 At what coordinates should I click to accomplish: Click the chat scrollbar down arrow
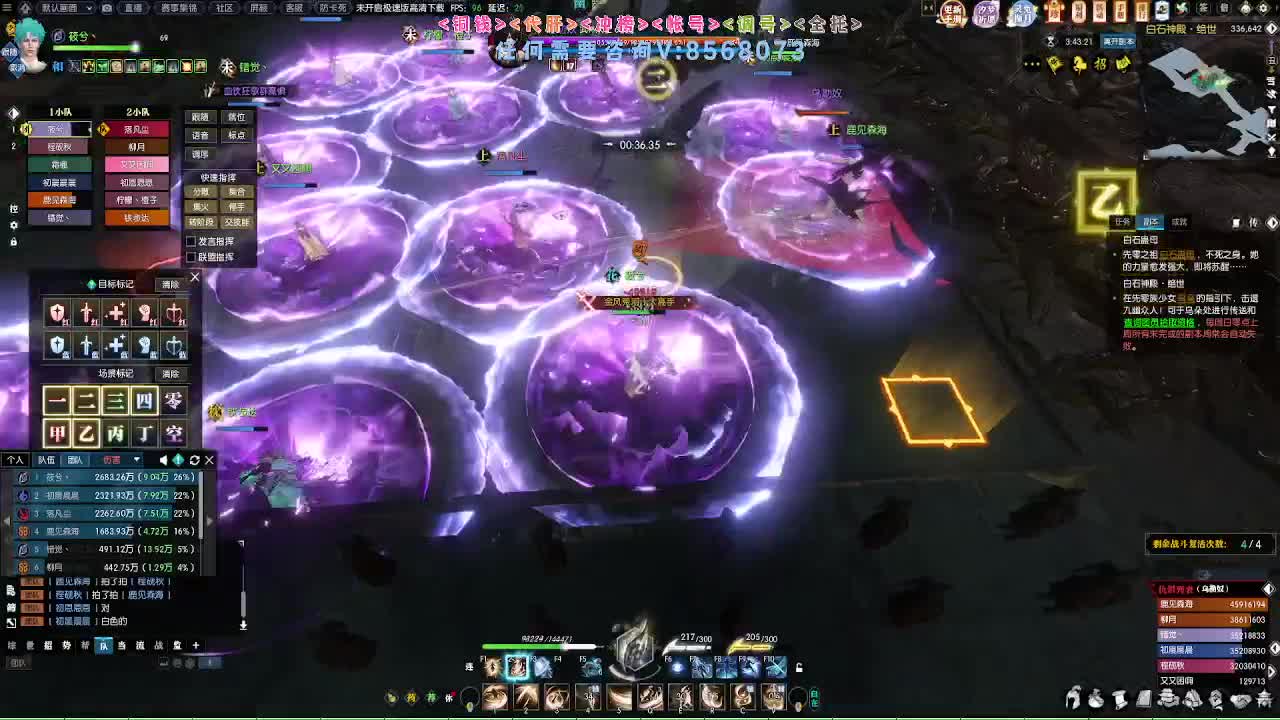coord(241,624)
